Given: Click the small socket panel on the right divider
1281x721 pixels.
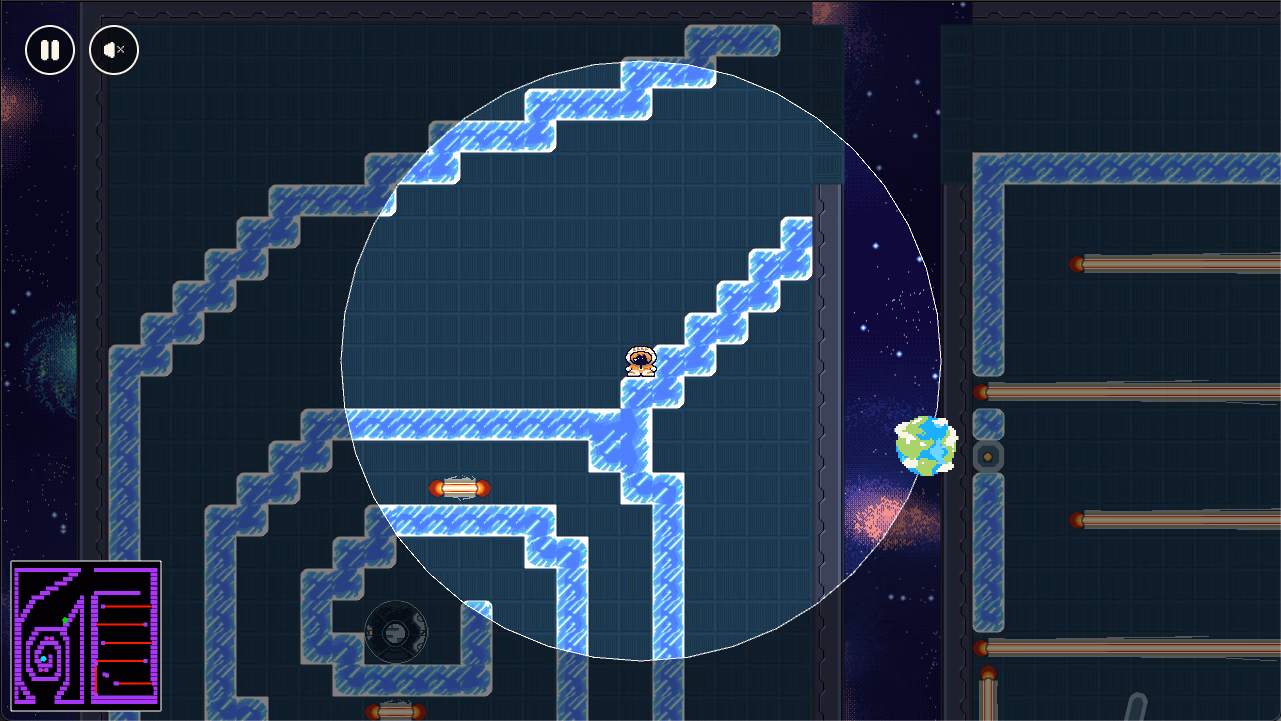Looking at the screenshot, I should [x=986, y=454].
